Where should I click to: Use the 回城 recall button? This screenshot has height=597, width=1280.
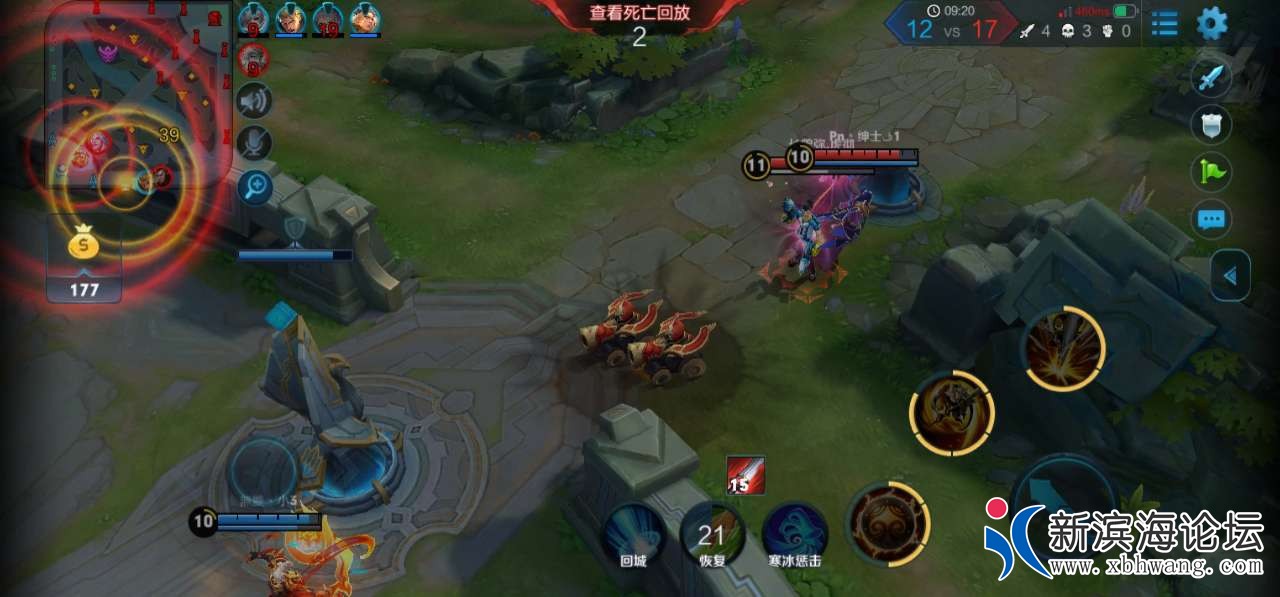633,535
